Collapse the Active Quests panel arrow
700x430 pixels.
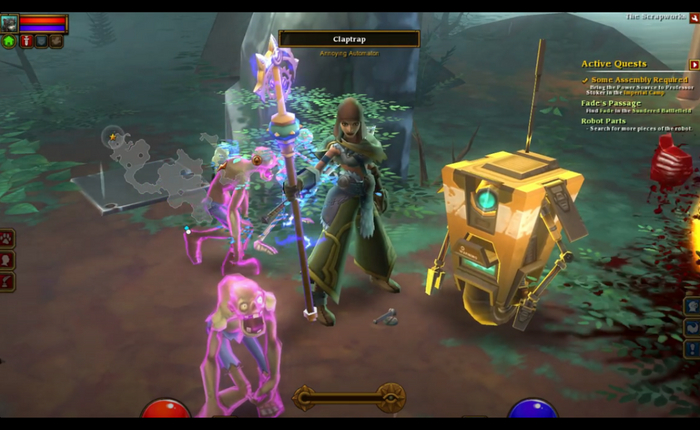coord(694,65)
